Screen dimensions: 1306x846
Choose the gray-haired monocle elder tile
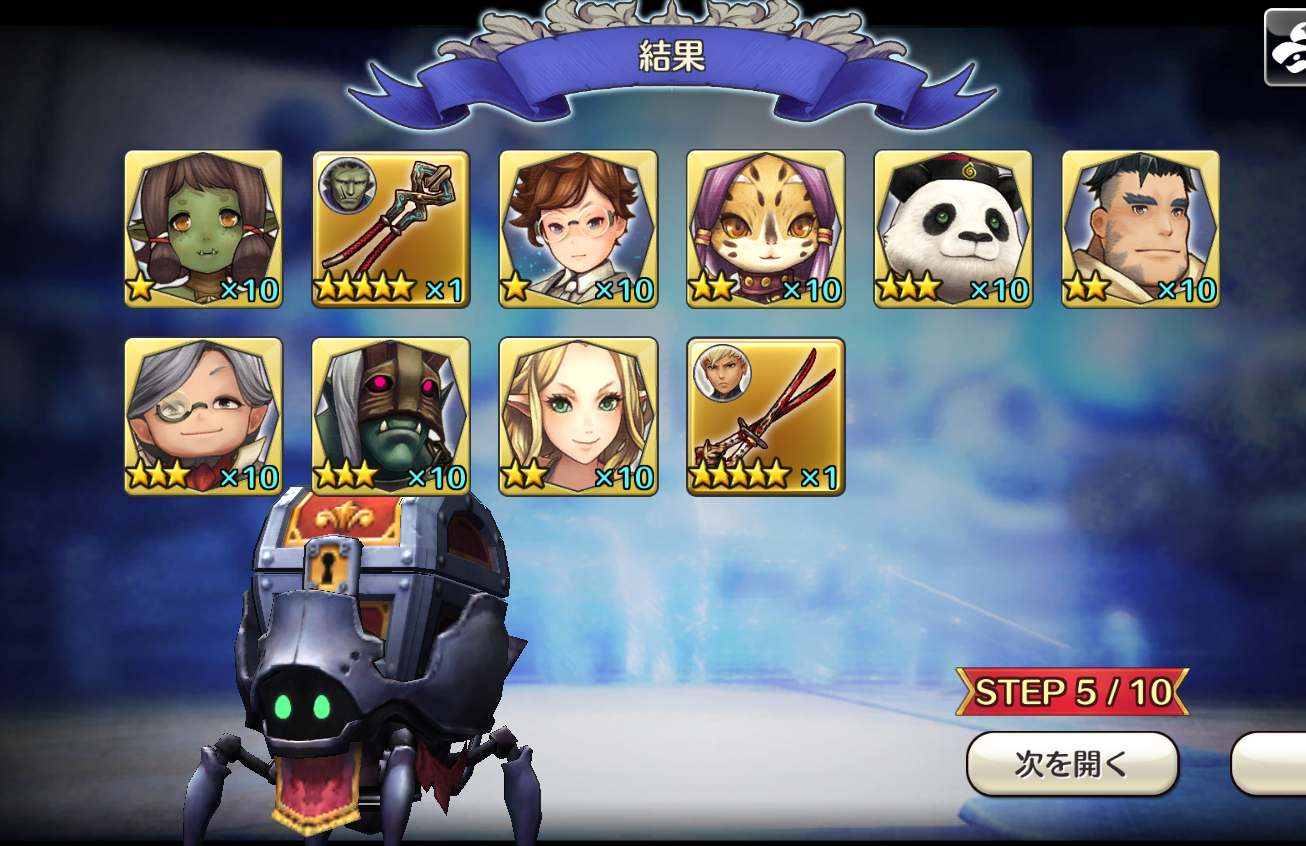pyautogui.click(x=203, y=416)
